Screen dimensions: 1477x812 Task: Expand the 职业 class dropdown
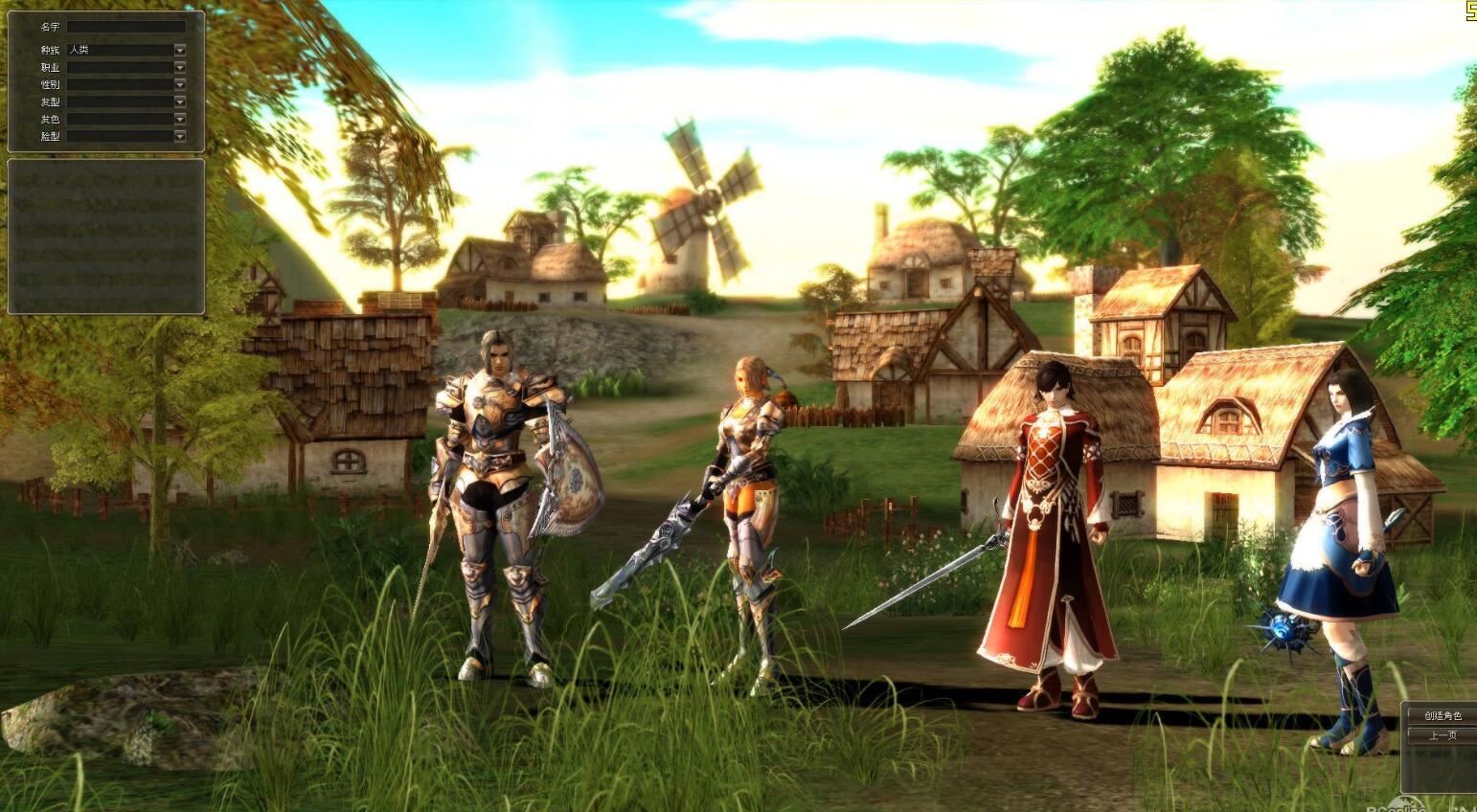[x=179, y=67]
